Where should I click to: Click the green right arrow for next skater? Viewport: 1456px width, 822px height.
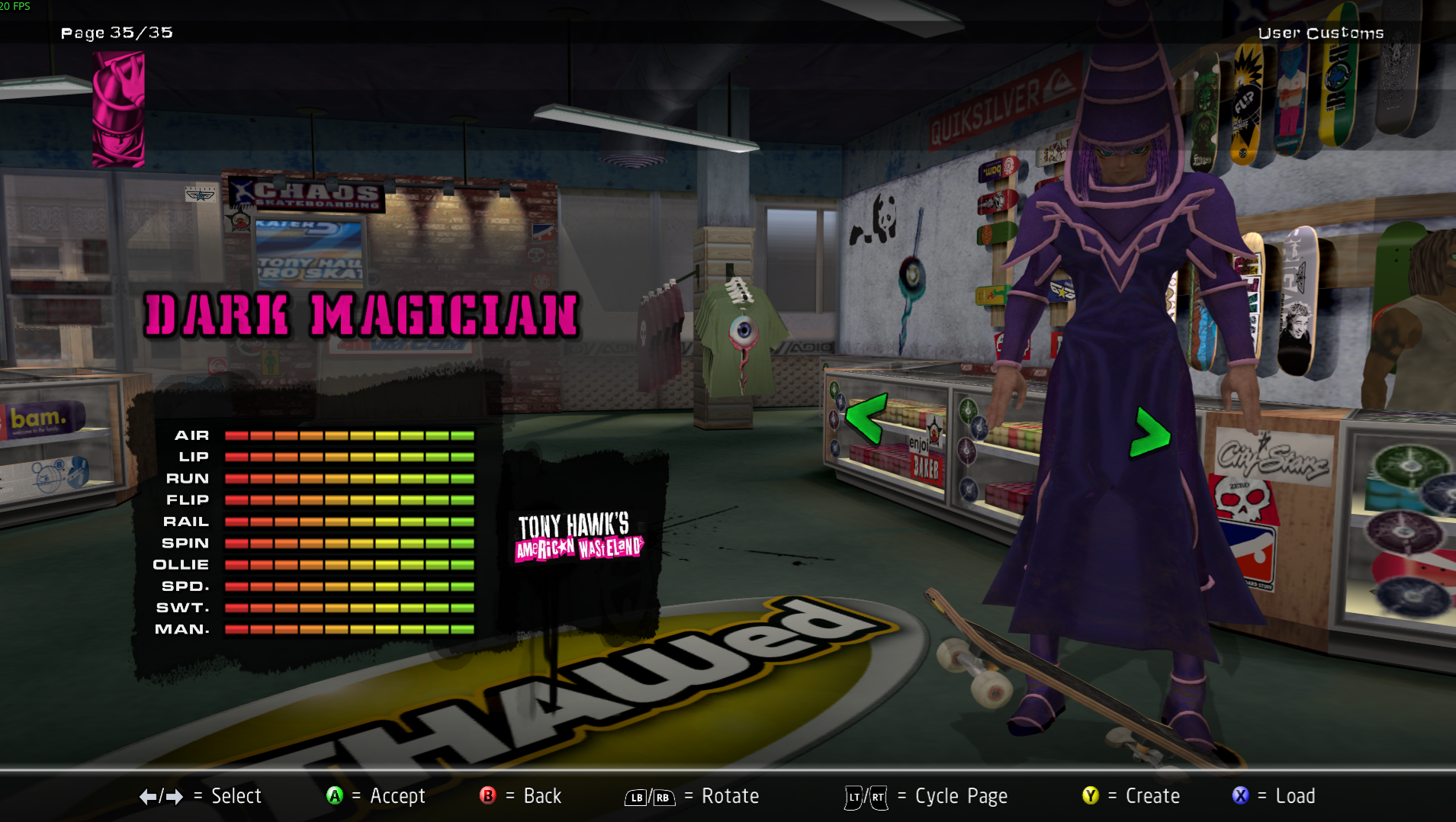tap(1149, 433)
